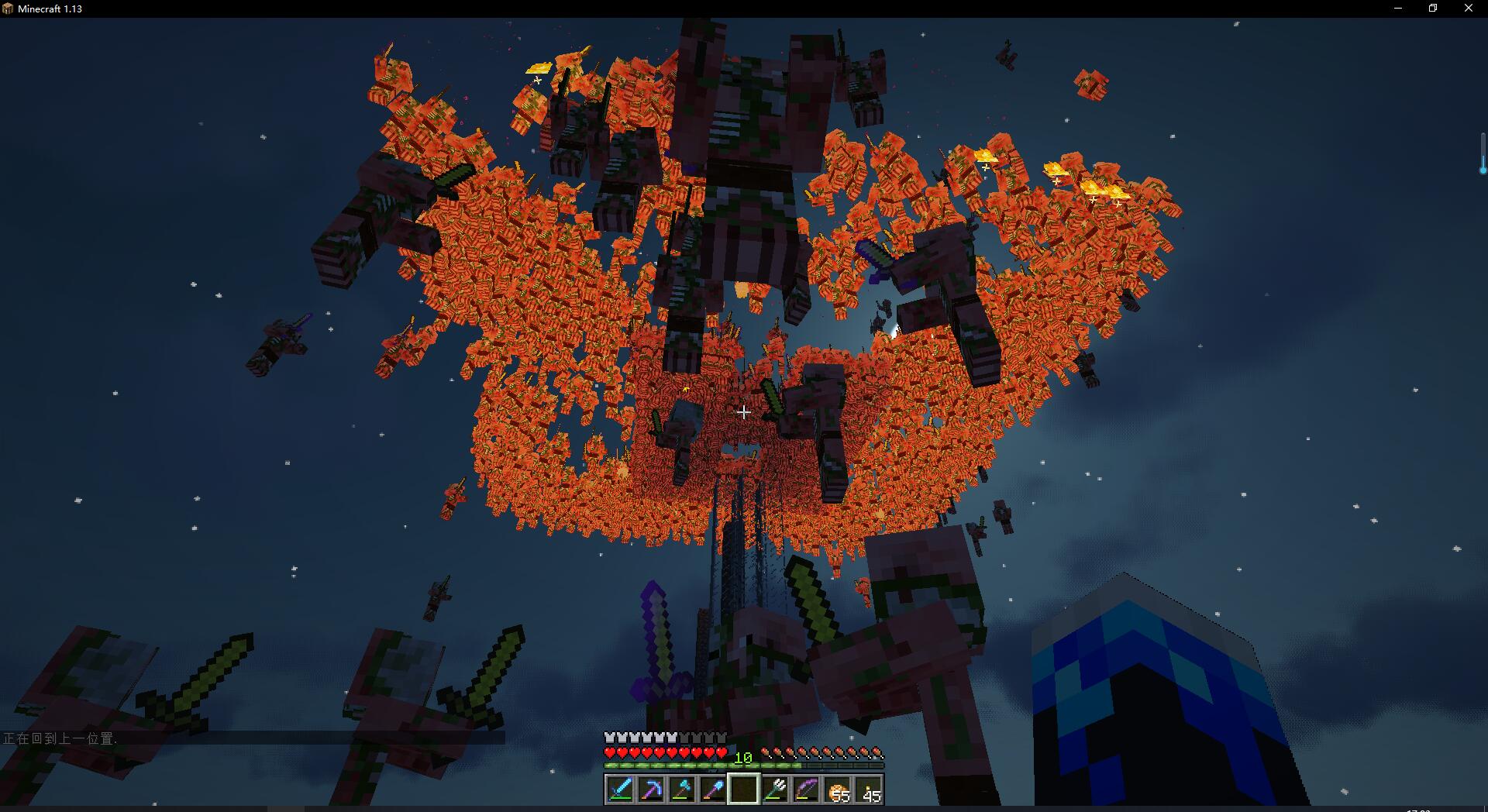The height and width of the screenshot is (812, 1488).
Task: Choose the diamond axe in the hotbar
Action: pos(682,790)
